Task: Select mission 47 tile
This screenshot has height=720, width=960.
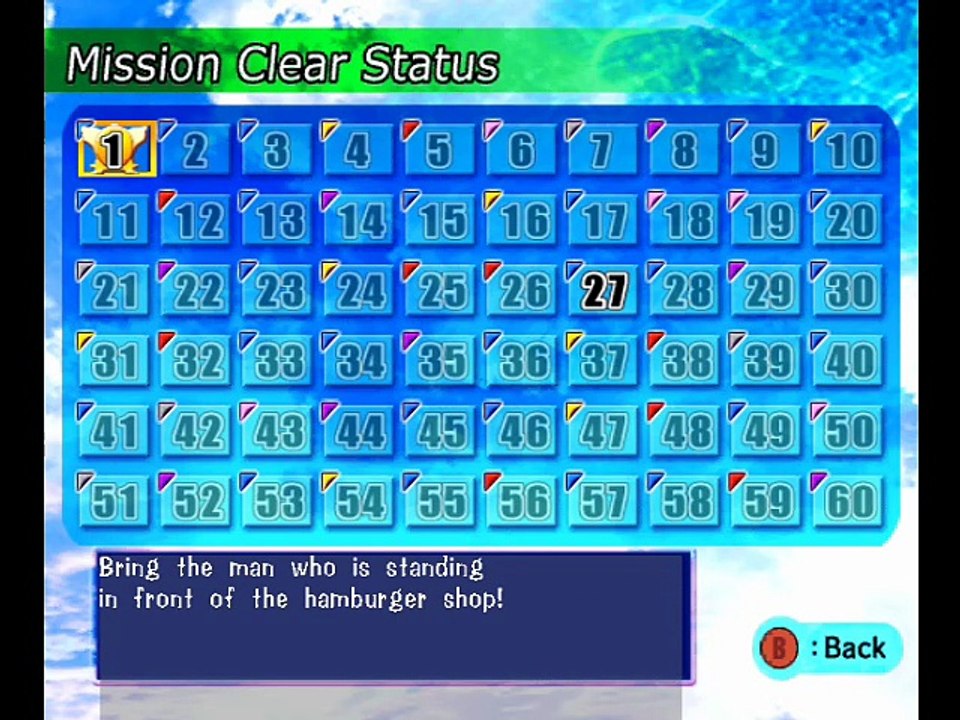Action: click(603, 431)
